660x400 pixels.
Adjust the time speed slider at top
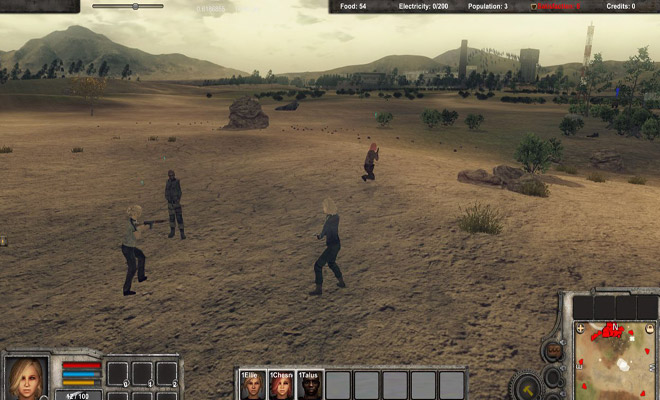[134, 6]
